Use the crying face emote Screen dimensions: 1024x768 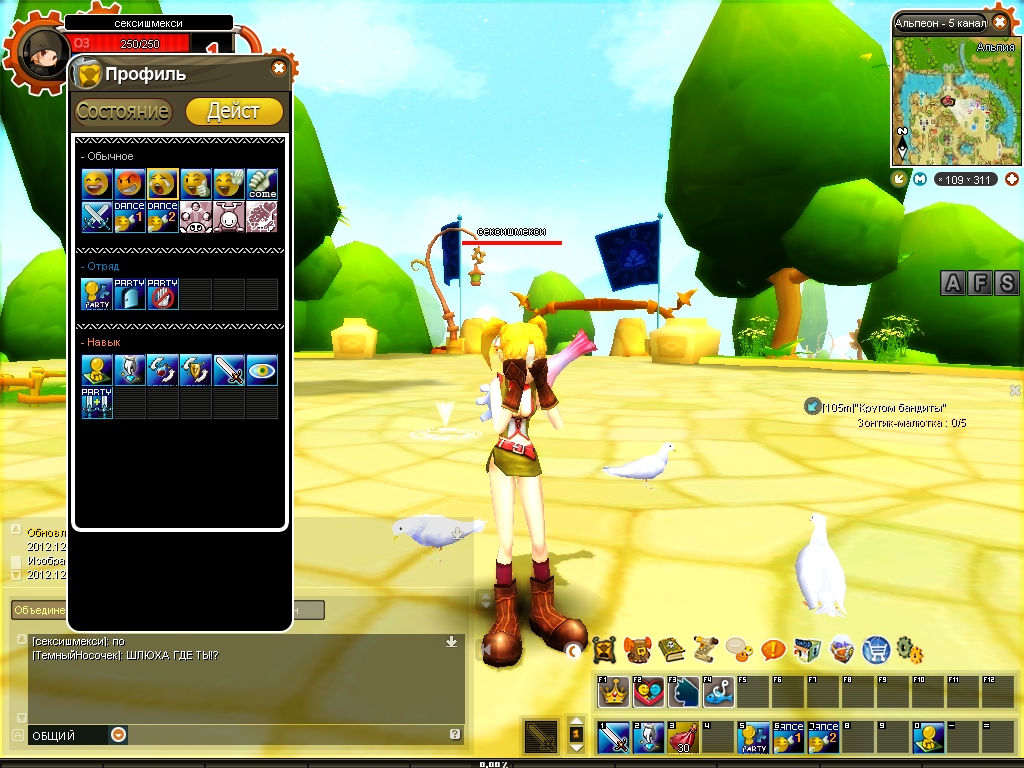163,184
